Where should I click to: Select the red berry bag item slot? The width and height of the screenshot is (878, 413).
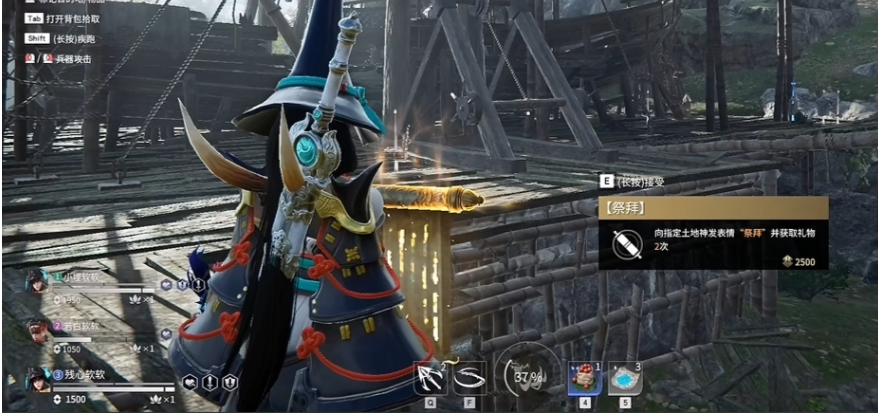click(x=585, y=378)
